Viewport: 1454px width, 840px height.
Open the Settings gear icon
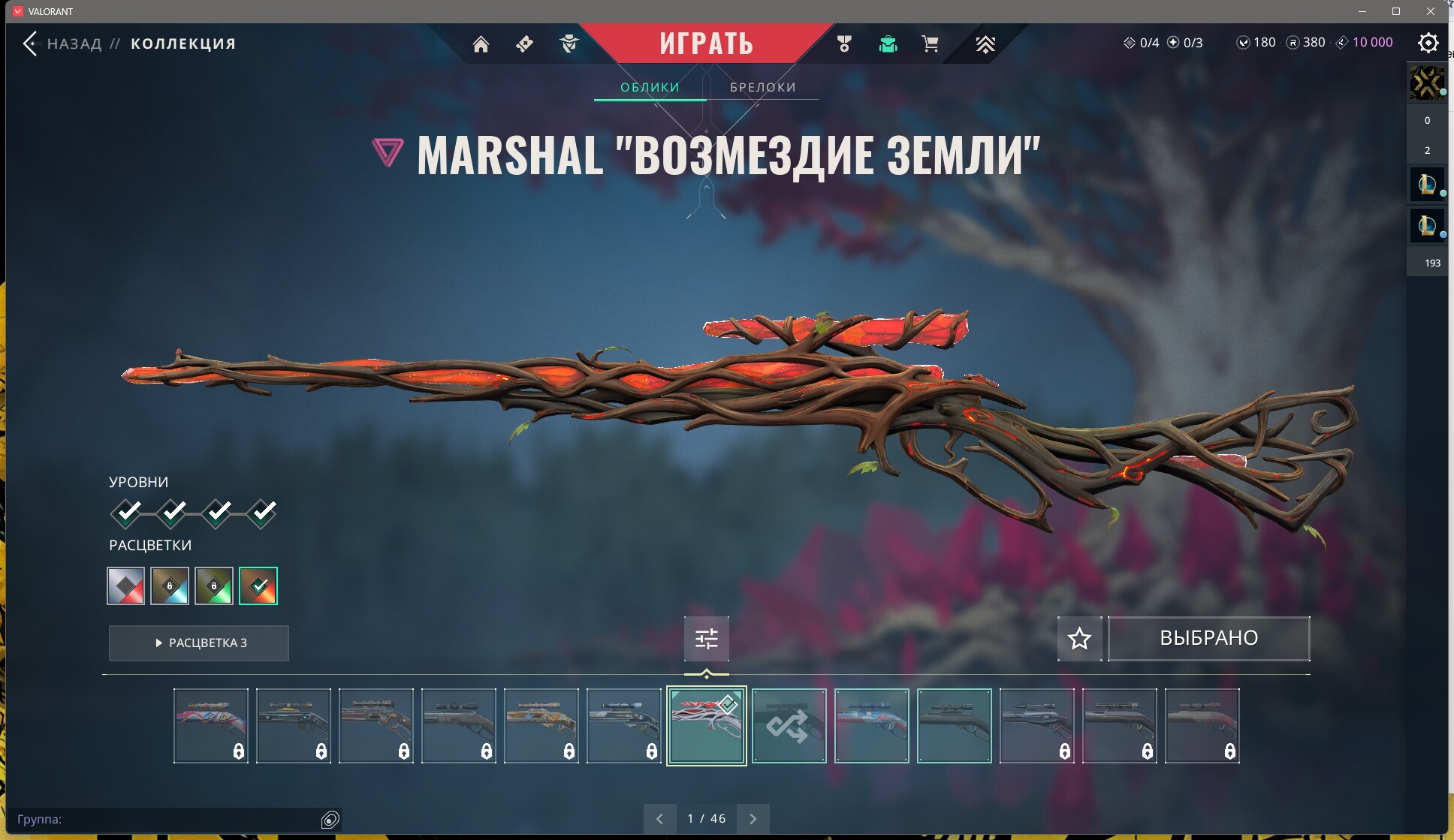click(x=1429, y=43)
